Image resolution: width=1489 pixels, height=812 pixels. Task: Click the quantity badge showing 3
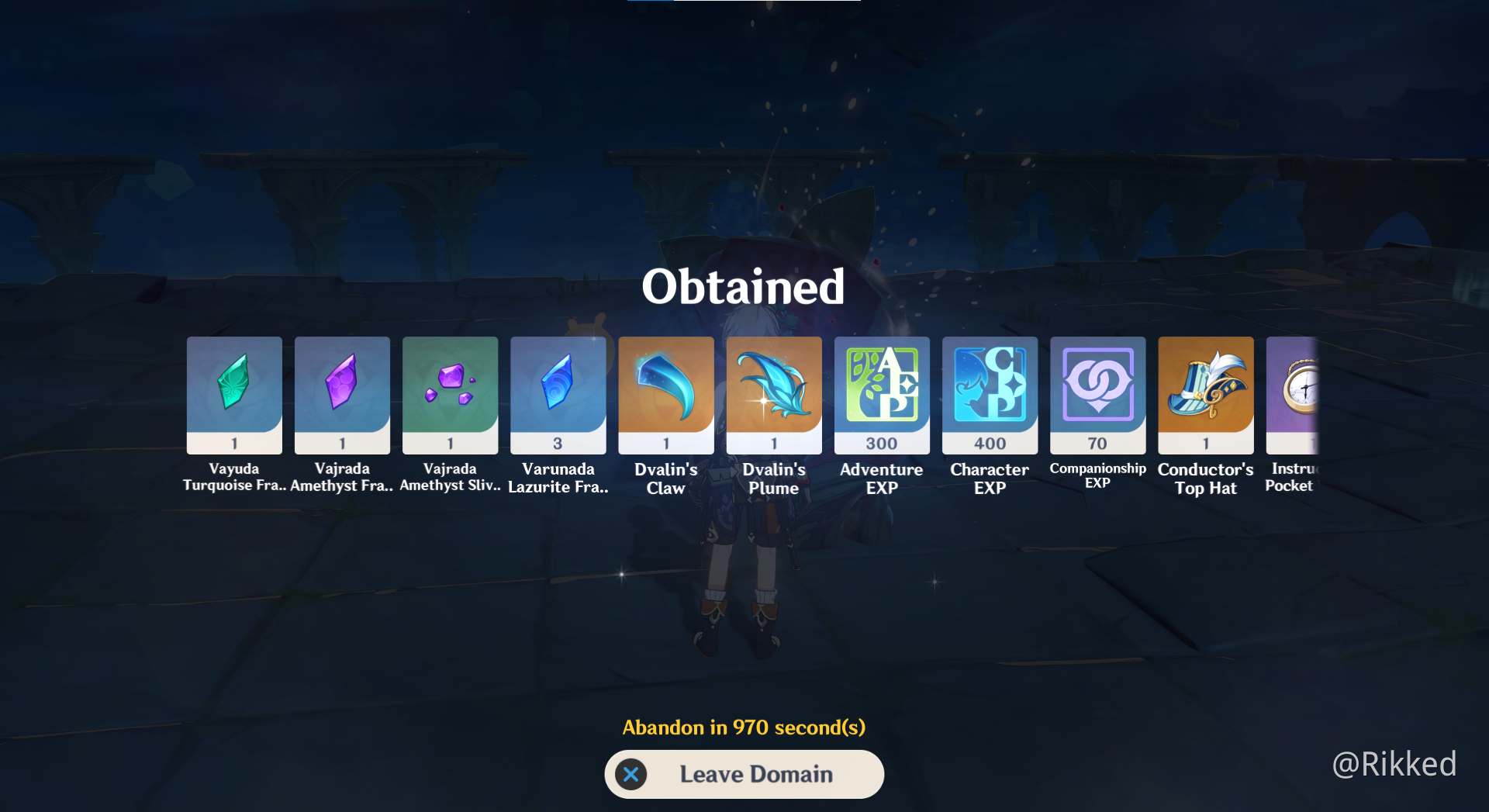[x=558, y=442]
